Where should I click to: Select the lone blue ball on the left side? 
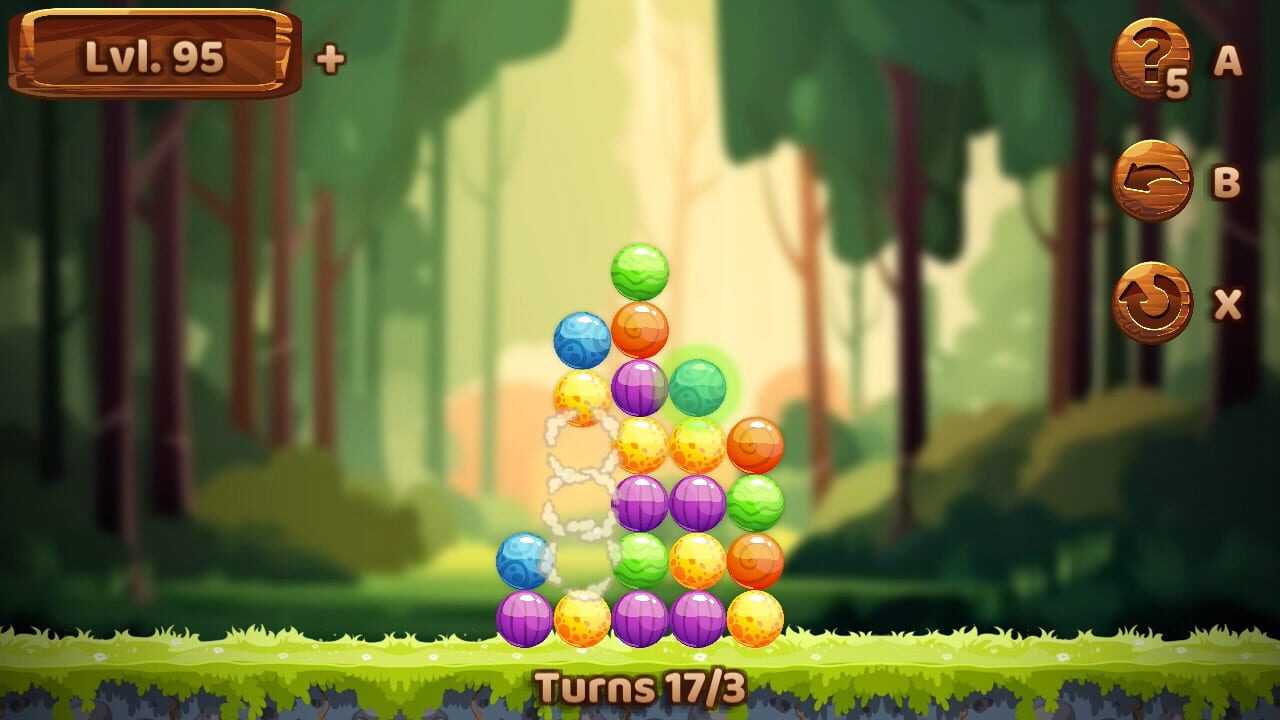[524, 560]
